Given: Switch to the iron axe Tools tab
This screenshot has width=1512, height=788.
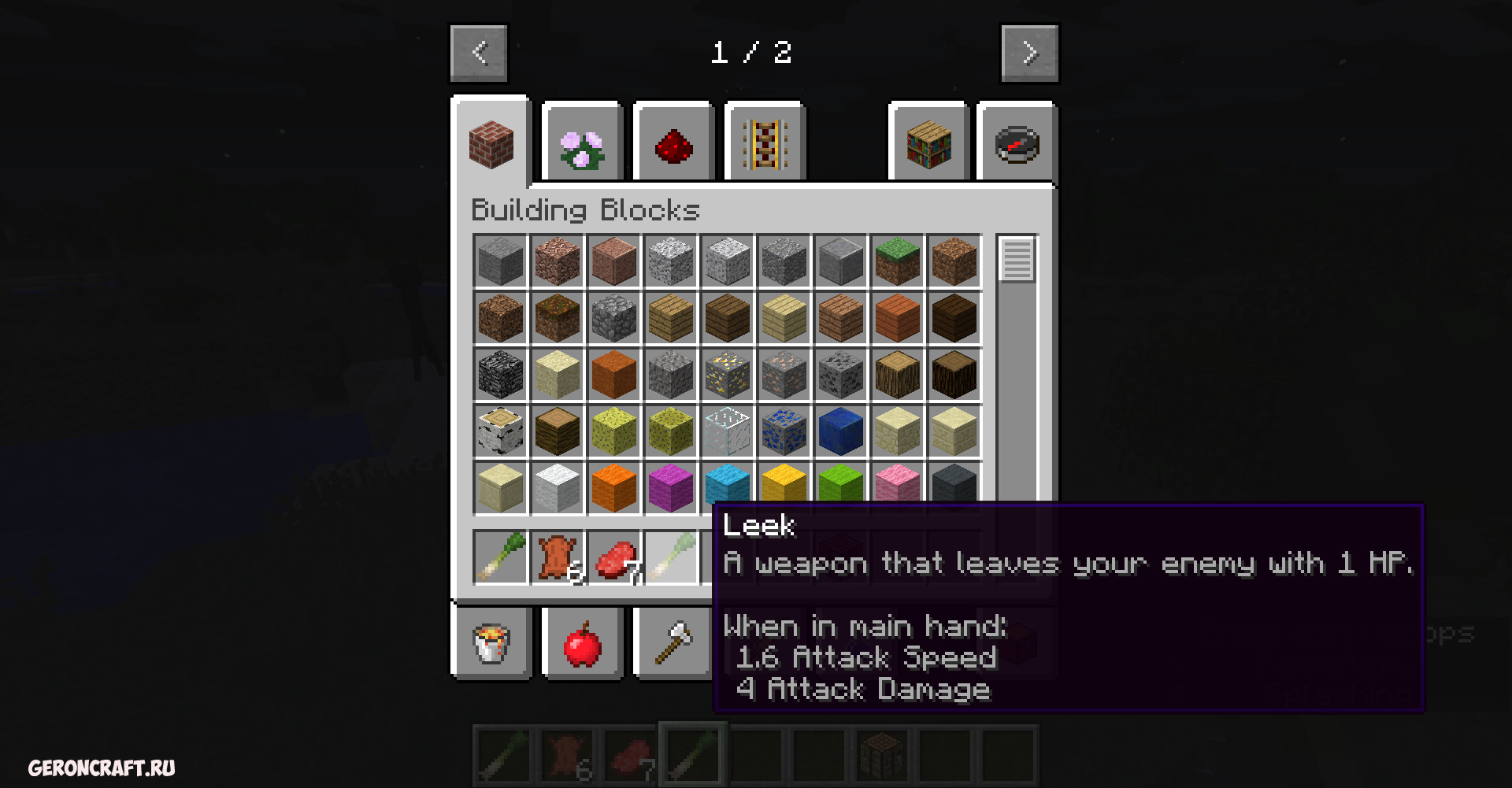Looking at the screenshot, I should 672,643.
